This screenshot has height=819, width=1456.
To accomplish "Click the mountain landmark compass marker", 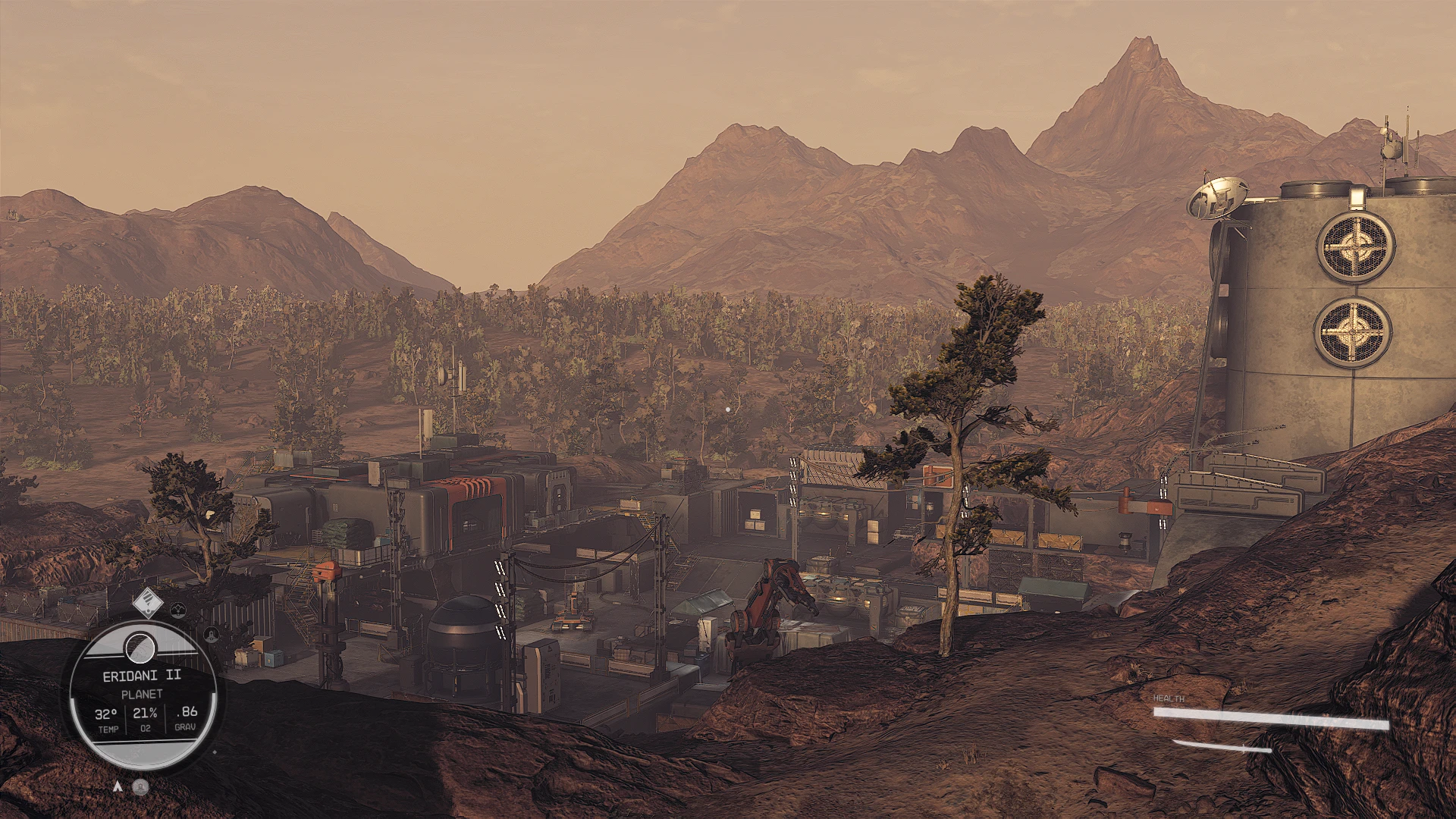I will (x=177, y=608).
